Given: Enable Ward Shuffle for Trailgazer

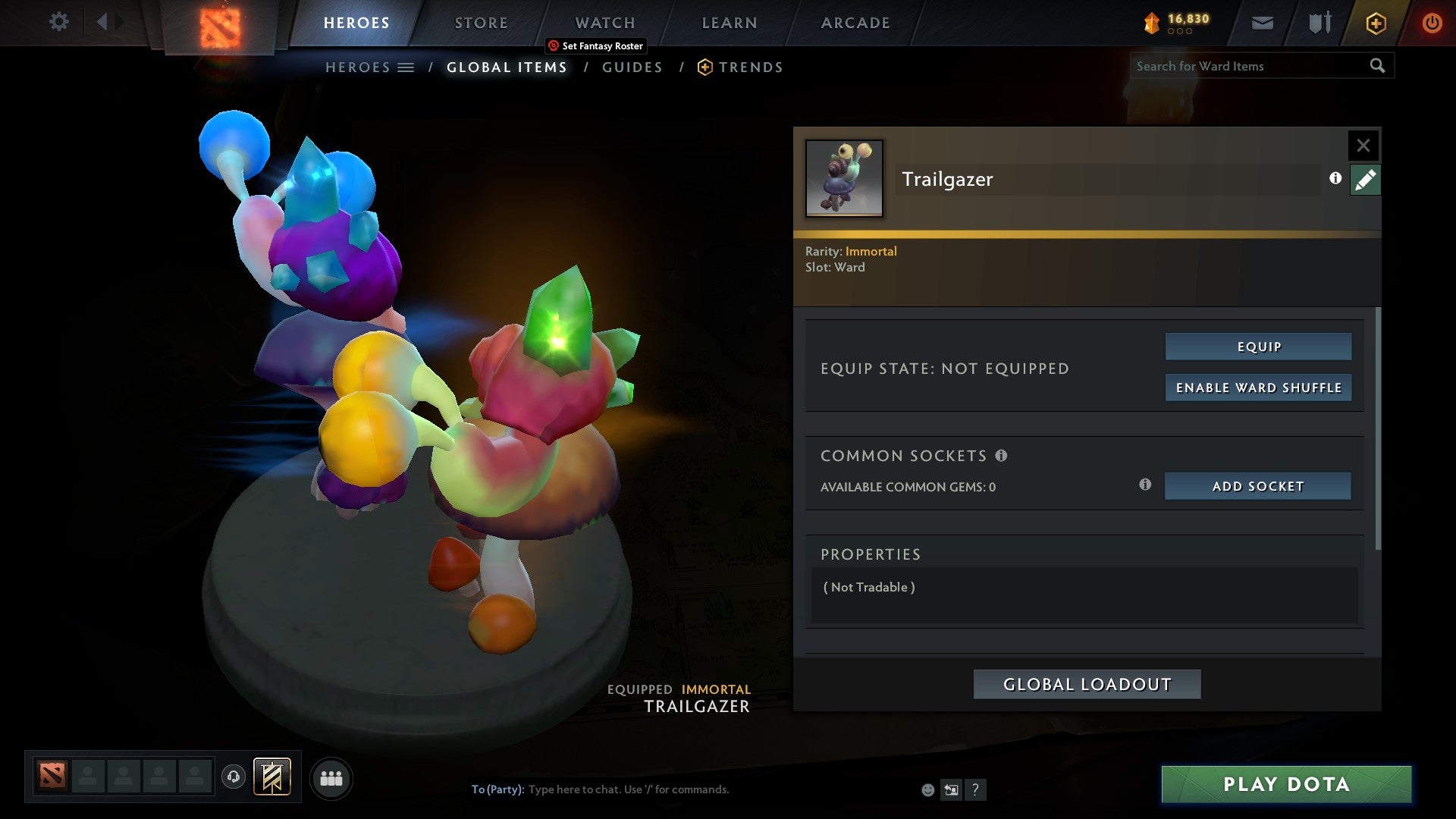Looking at the screenshot, I should [x=1258, y=387].
